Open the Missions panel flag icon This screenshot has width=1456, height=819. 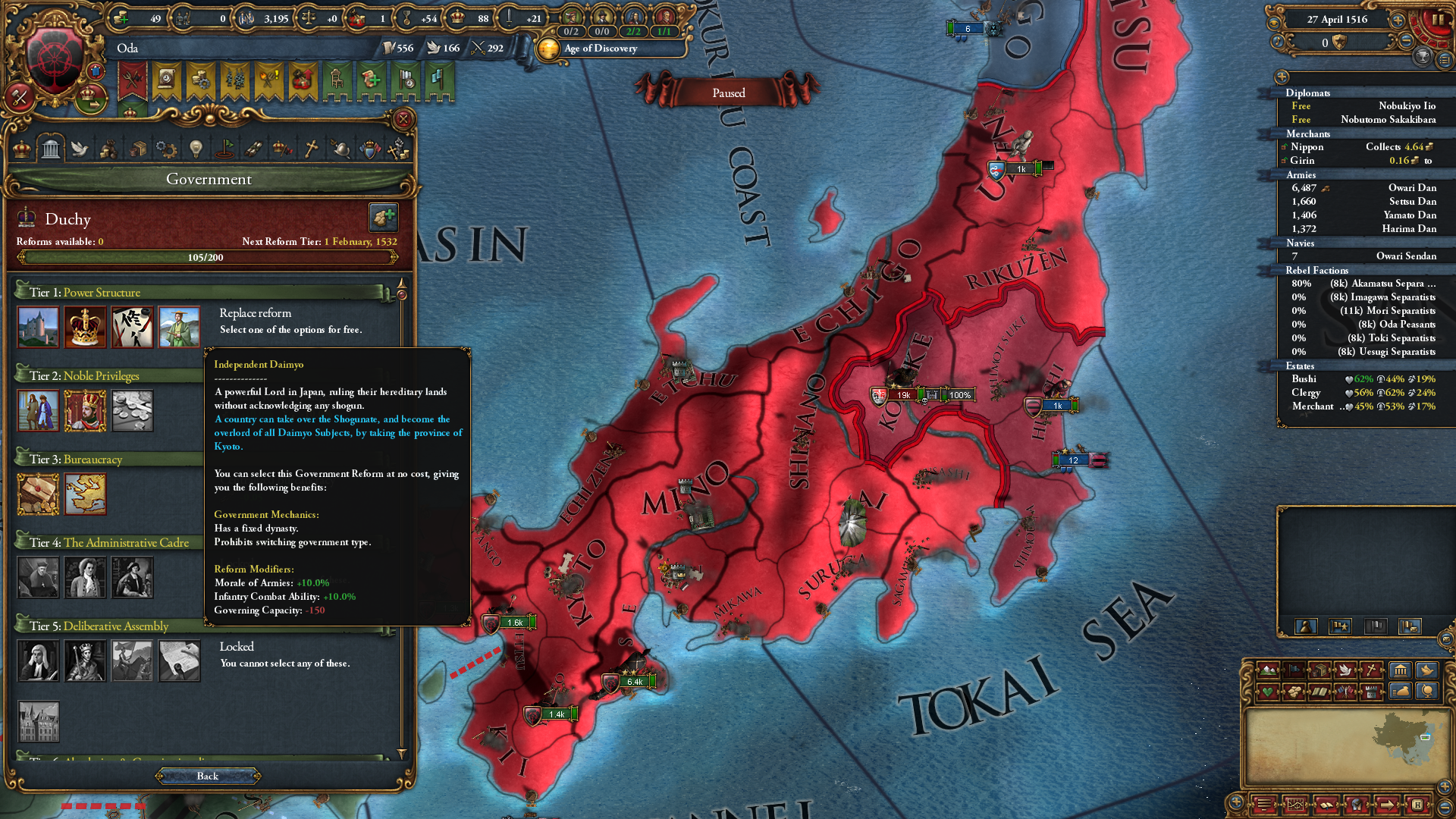click(x=226, y=149)
